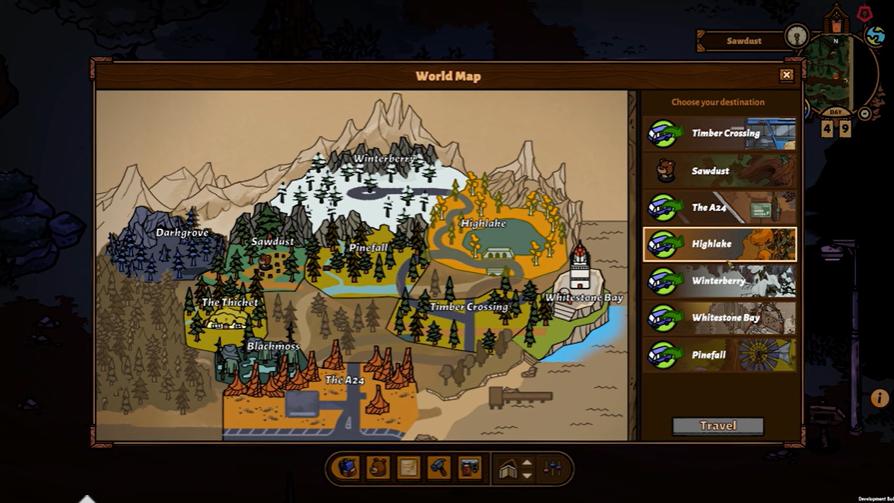Select Sawdust in the destination list
Viewport: 894px width, 503px height.
coord(720,171)
